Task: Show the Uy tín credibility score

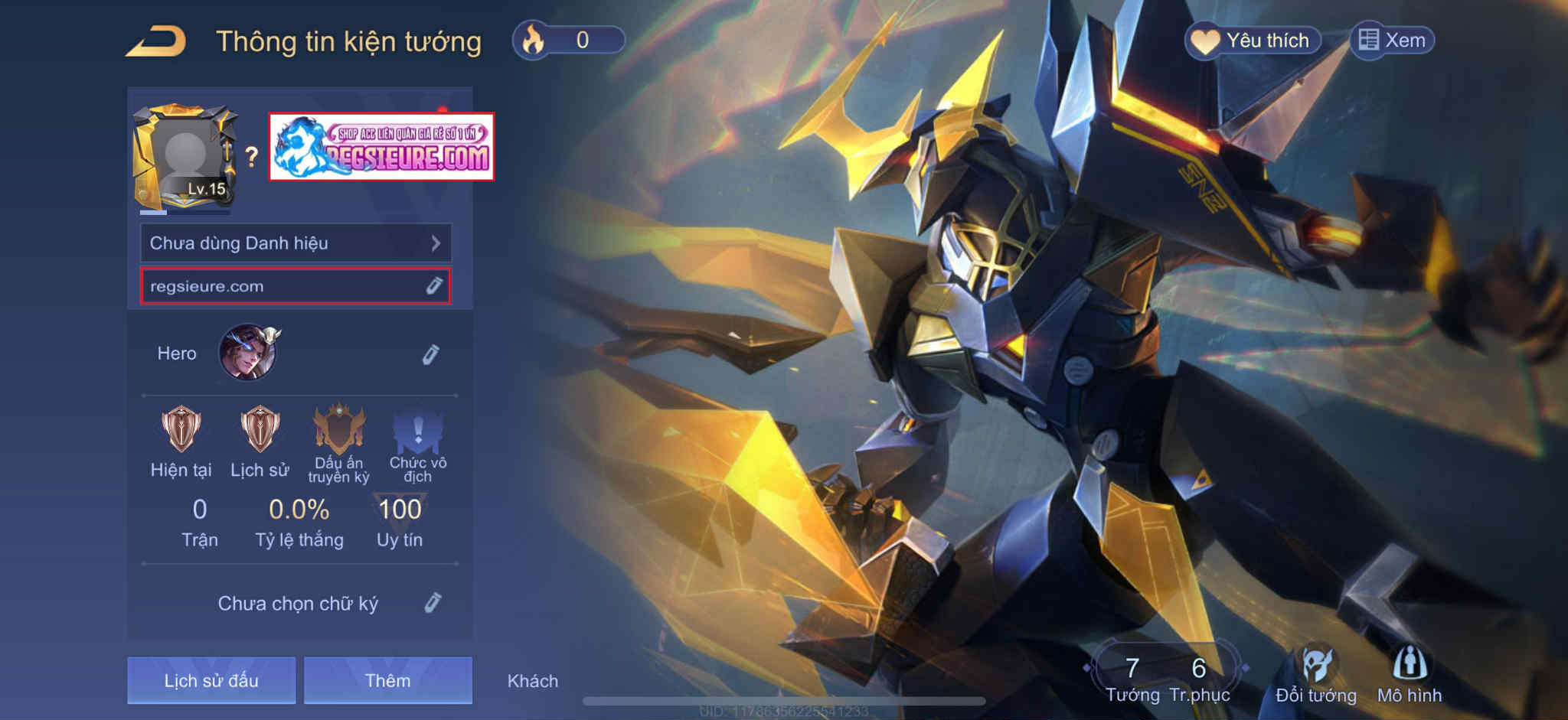Action: point(400,522)
